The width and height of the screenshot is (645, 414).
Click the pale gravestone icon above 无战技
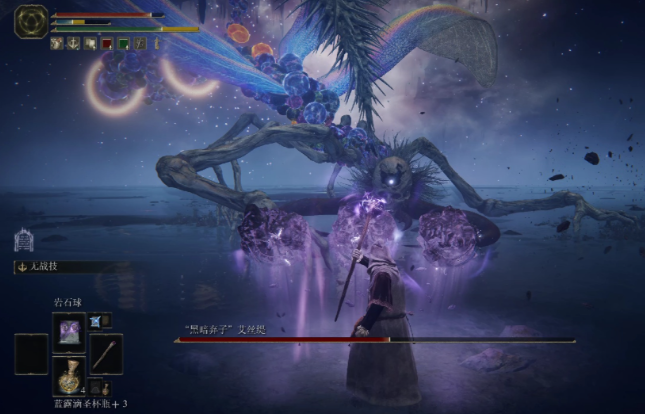coord(24,240)
